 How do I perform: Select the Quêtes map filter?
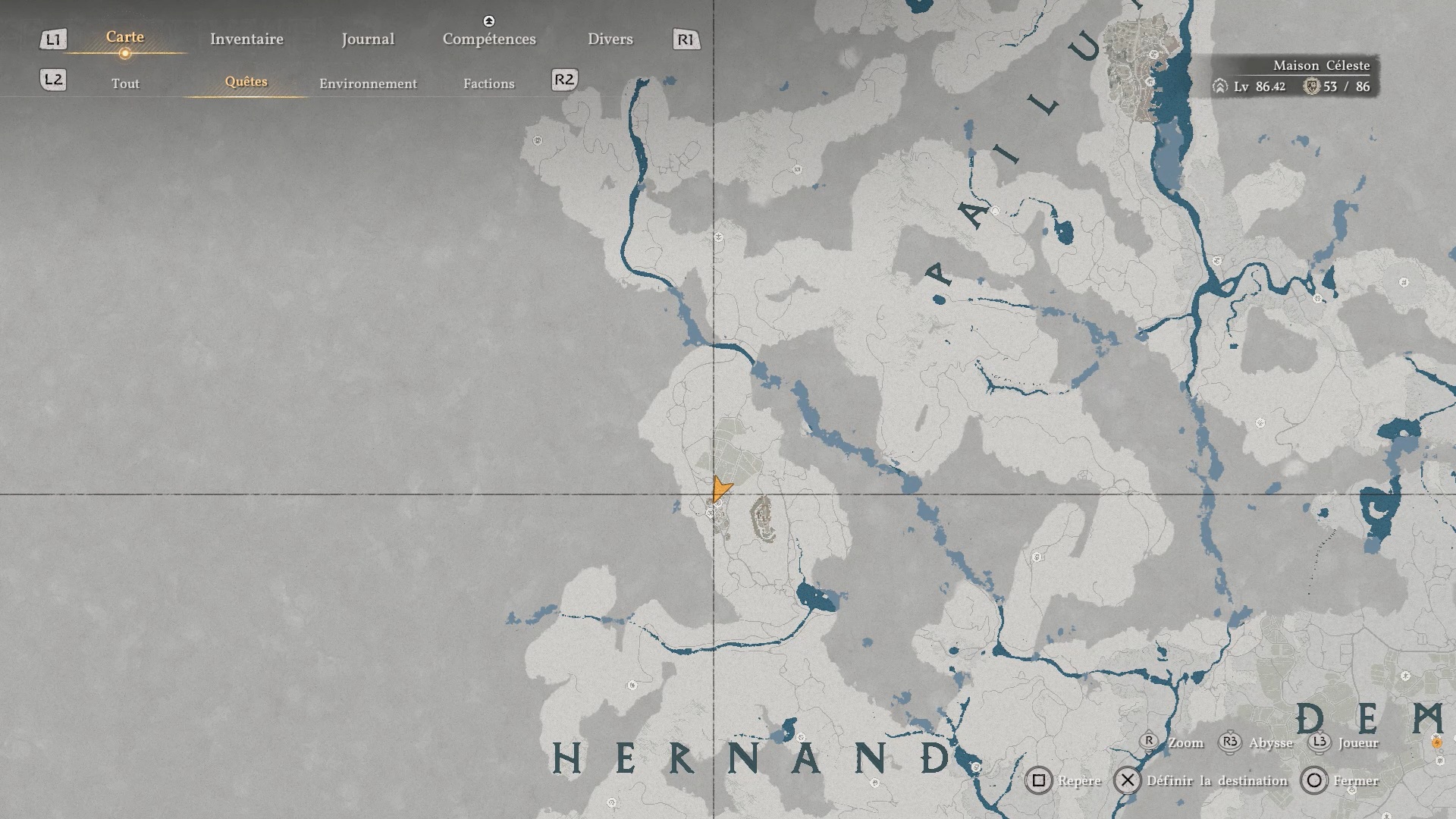[246, 82]
